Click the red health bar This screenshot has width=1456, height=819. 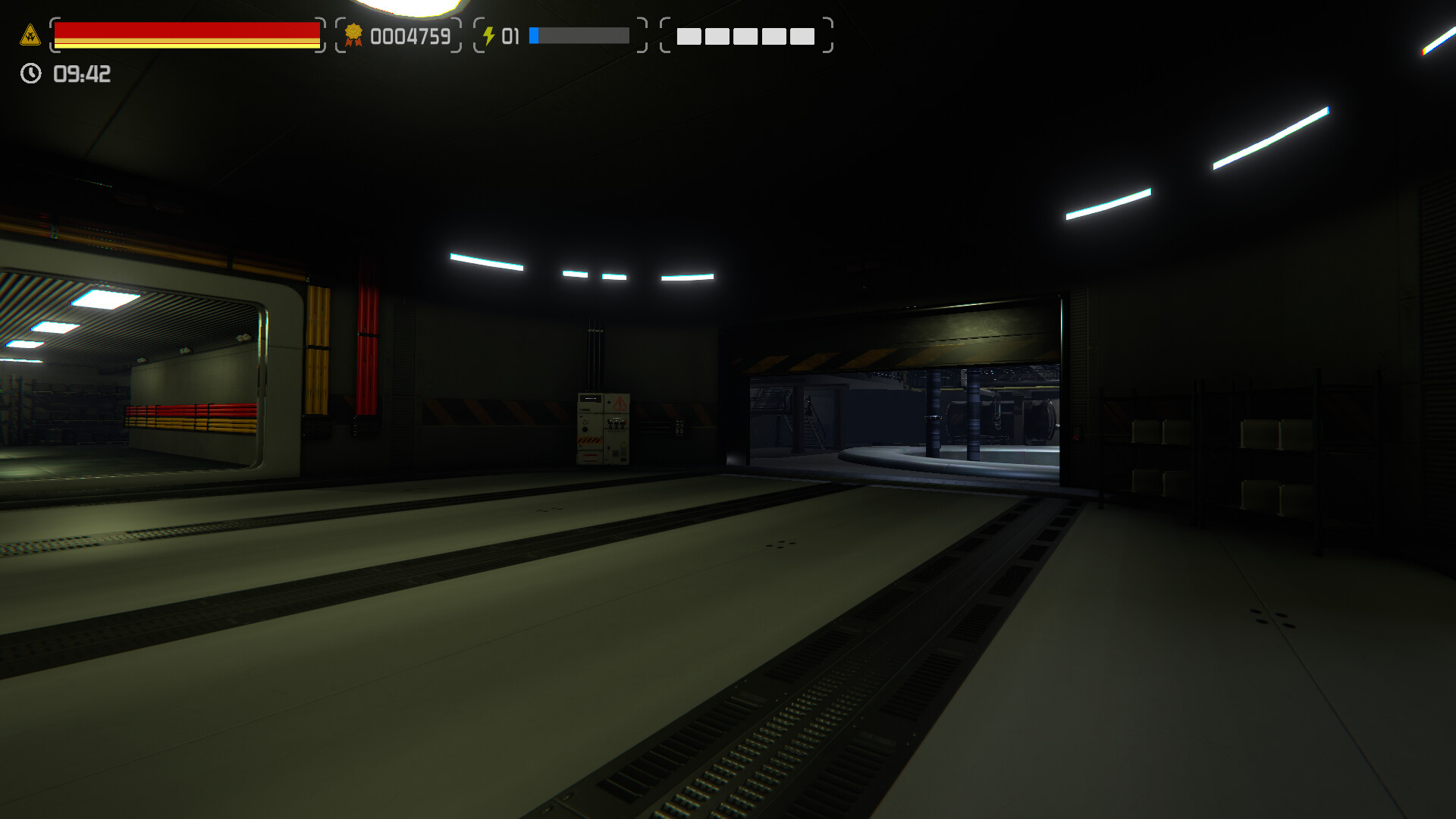(x=188, y=30)
